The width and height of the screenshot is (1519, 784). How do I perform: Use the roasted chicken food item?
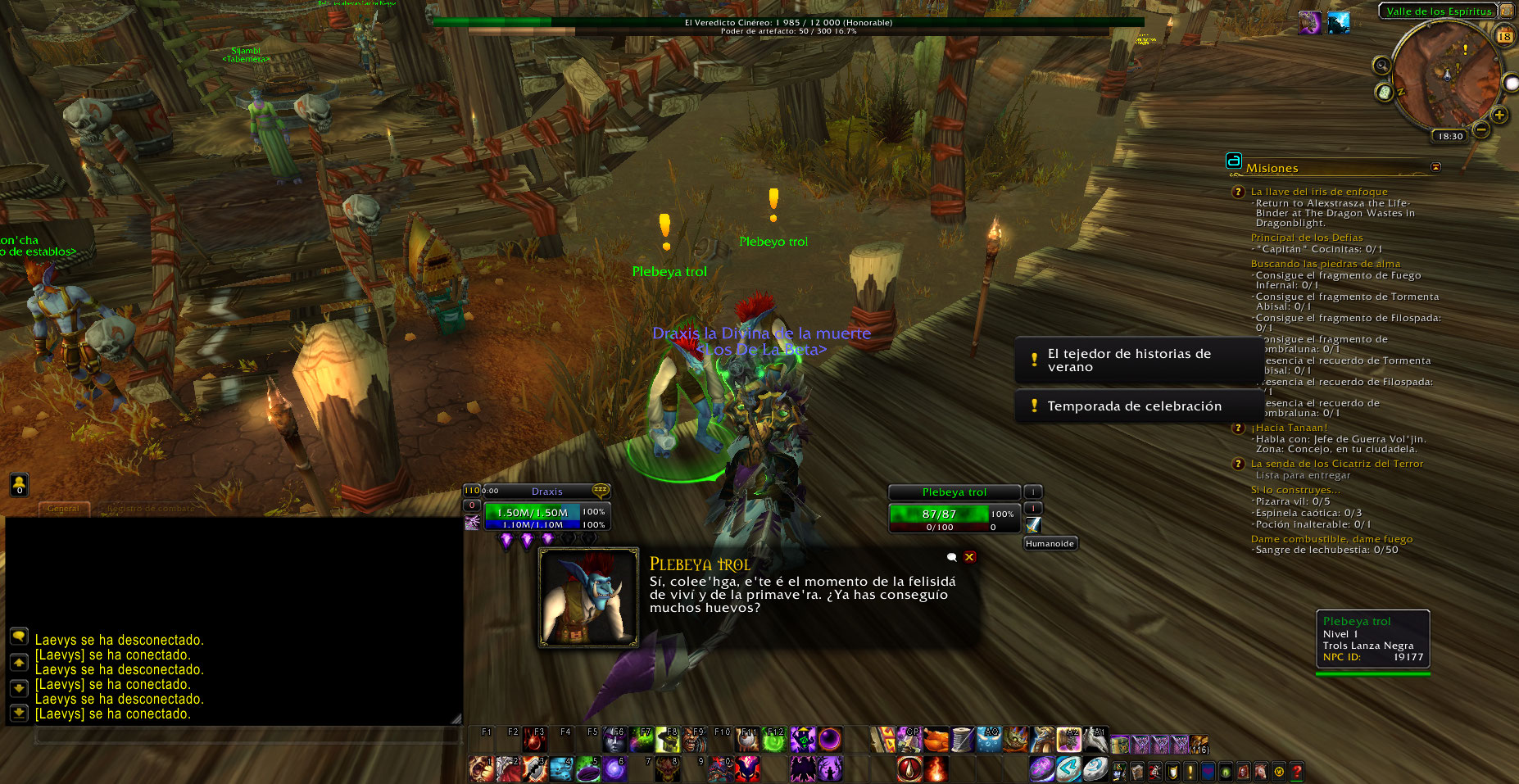pos(936,741)
